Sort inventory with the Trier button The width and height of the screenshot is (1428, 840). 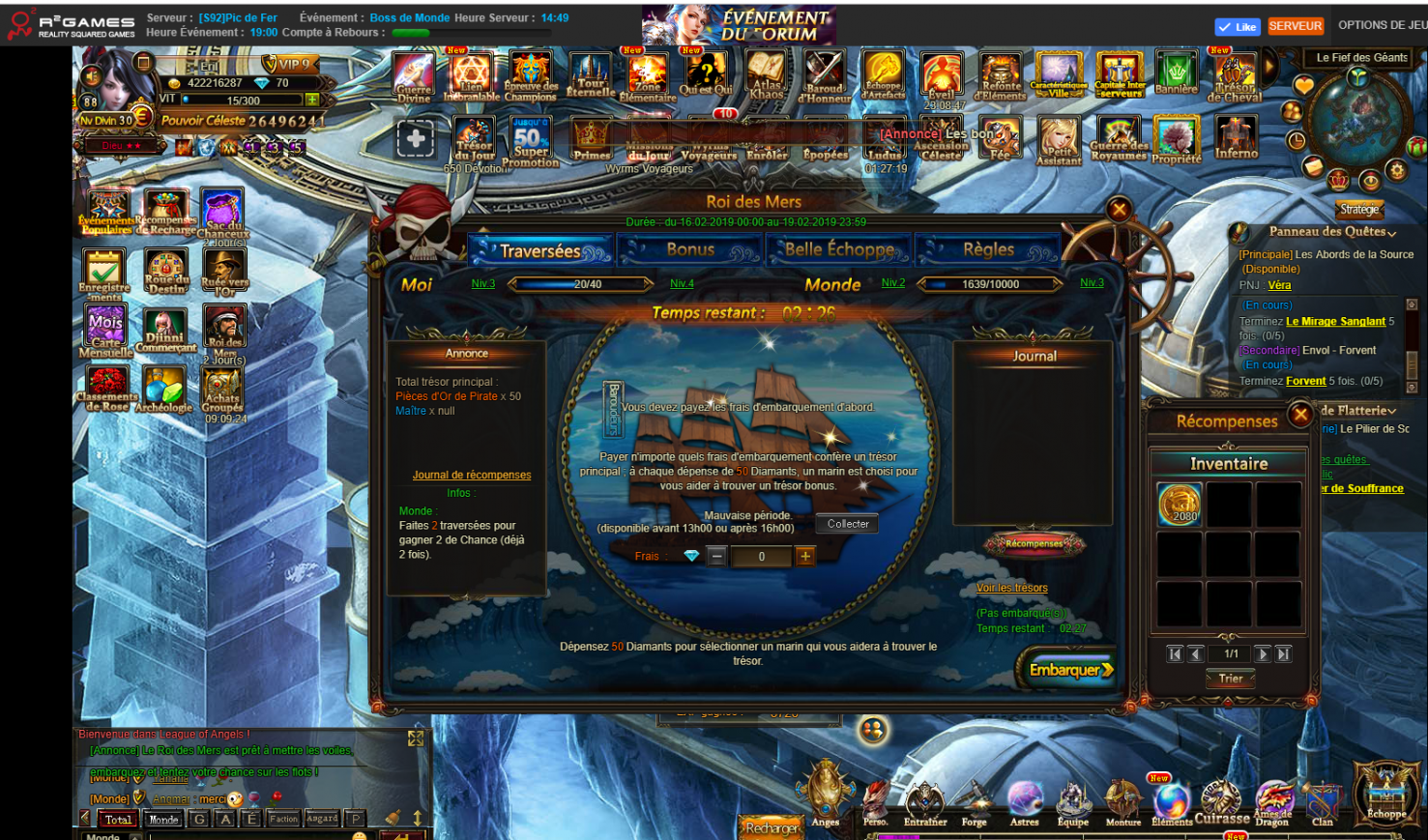click(1230, 679)
